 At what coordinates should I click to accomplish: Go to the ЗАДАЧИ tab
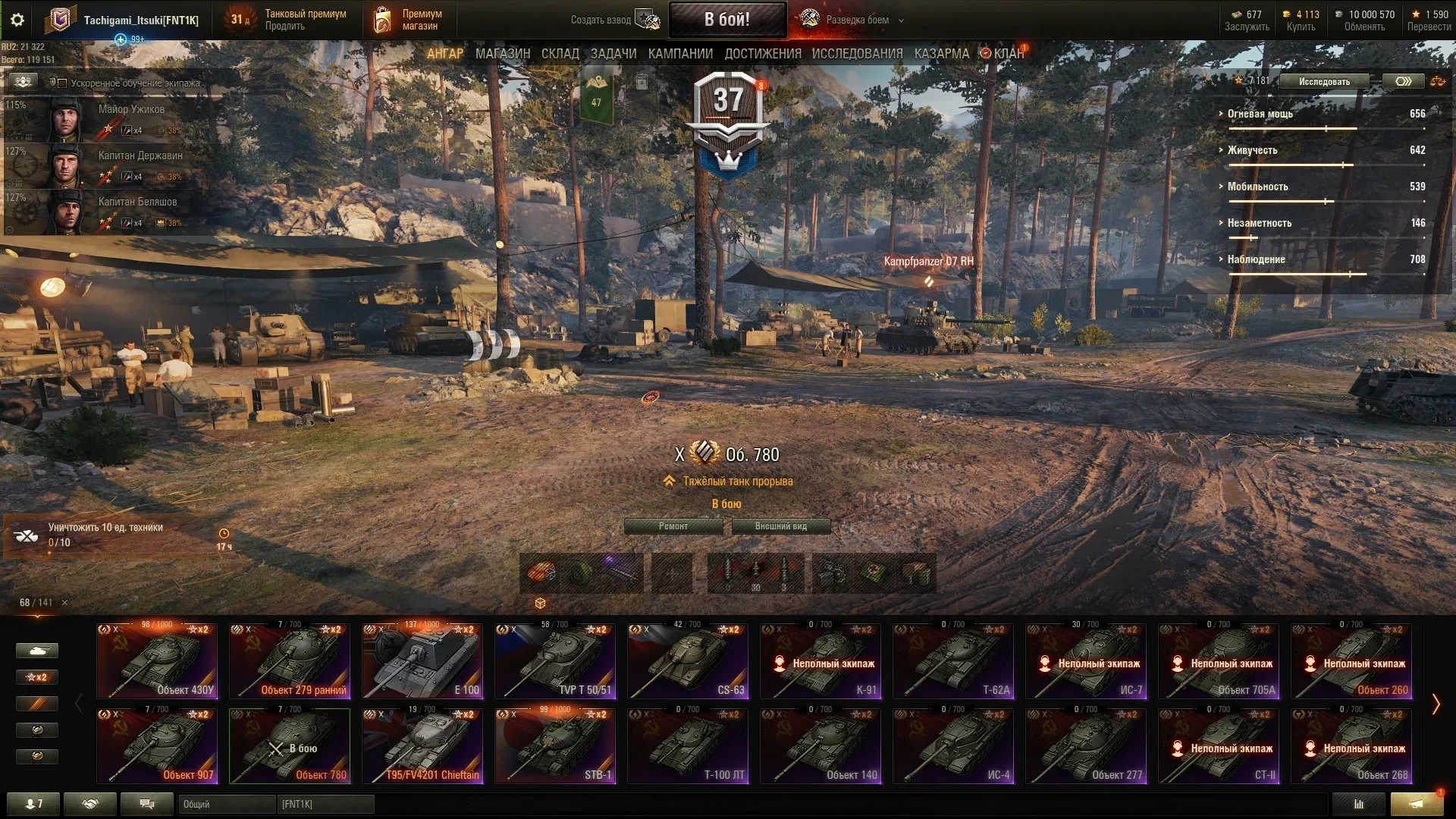tap(613, 54)
